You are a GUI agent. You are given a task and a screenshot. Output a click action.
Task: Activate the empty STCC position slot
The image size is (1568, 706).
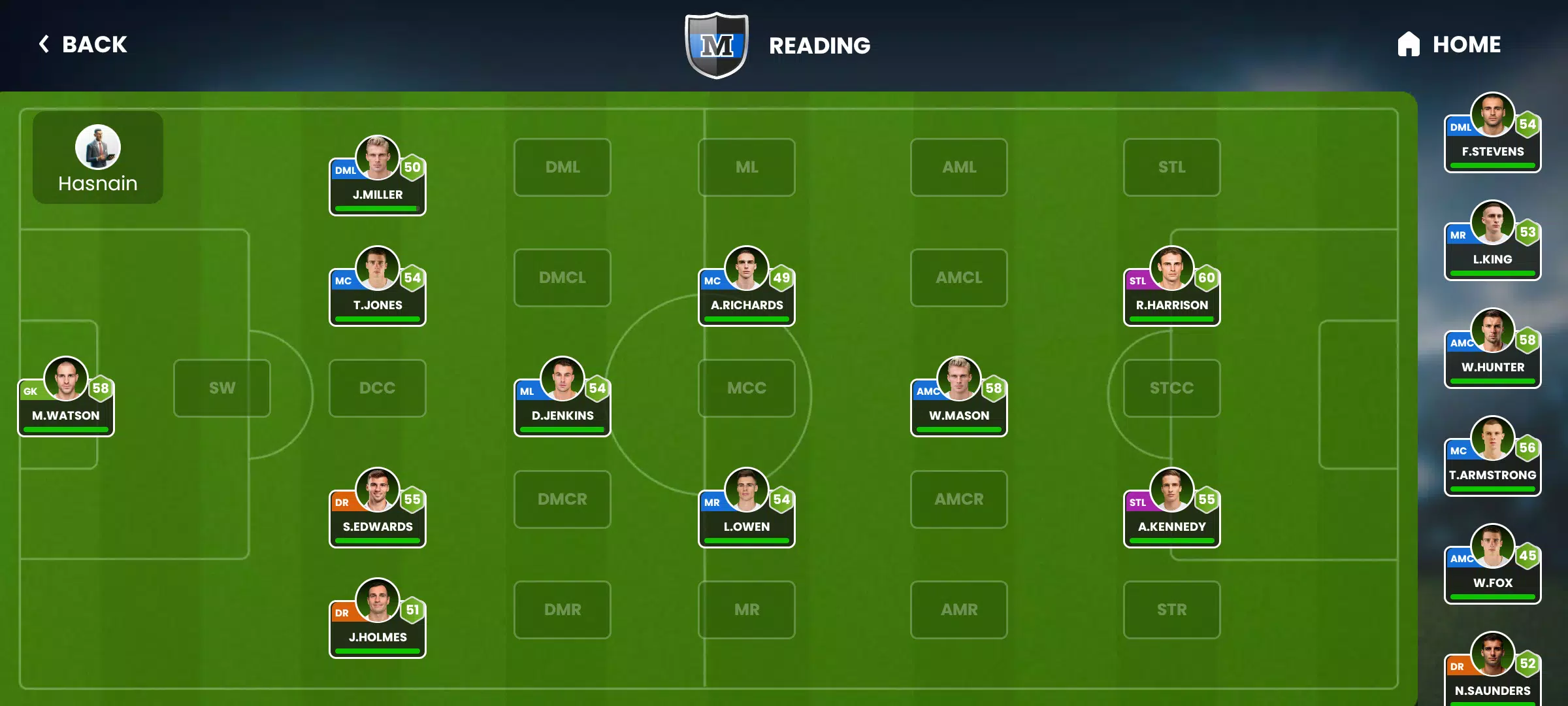click(x=1171, y=388)
